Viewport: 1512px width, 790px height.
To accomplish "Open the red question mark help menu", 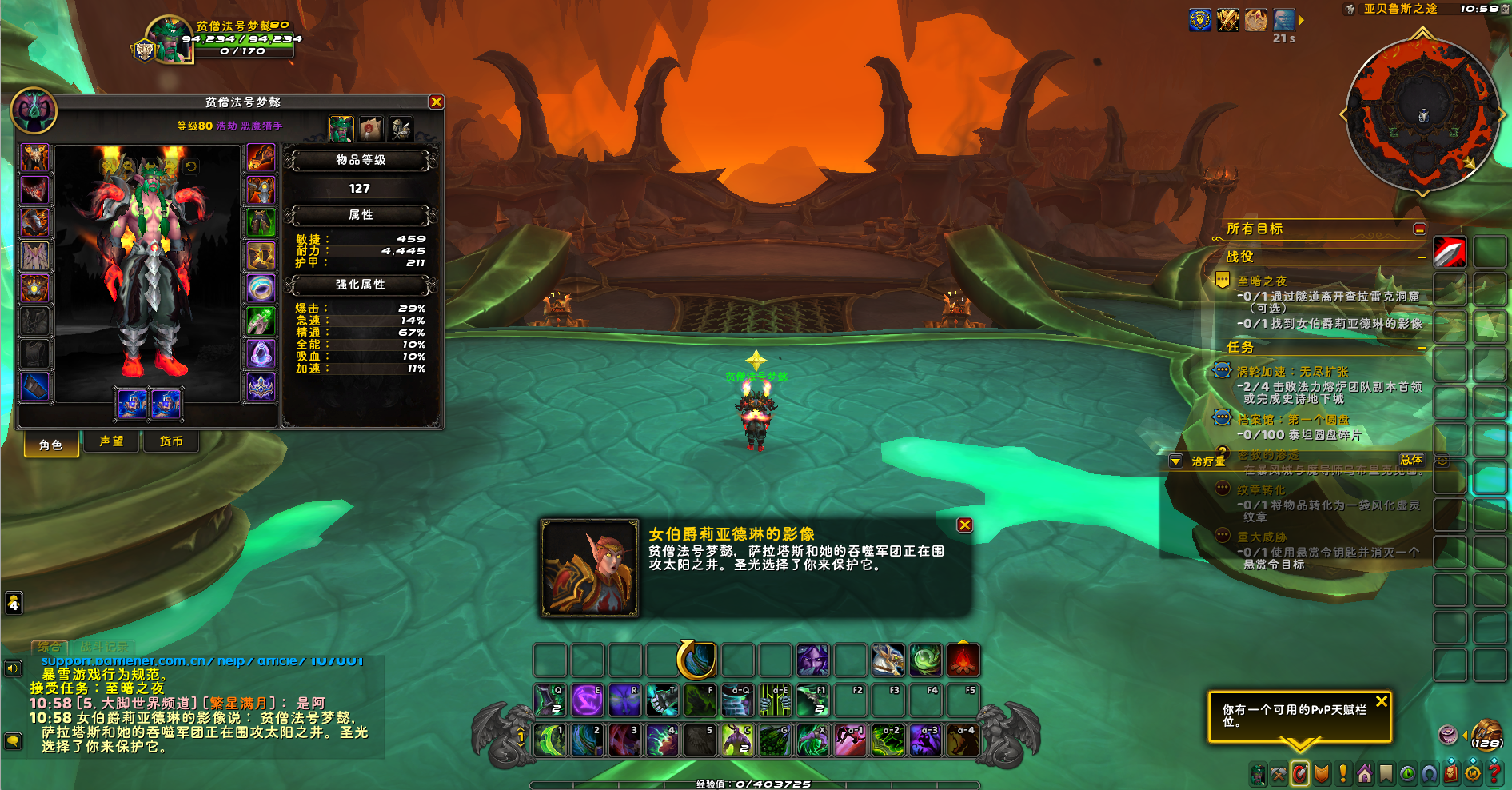I will tap(1493, 774).
